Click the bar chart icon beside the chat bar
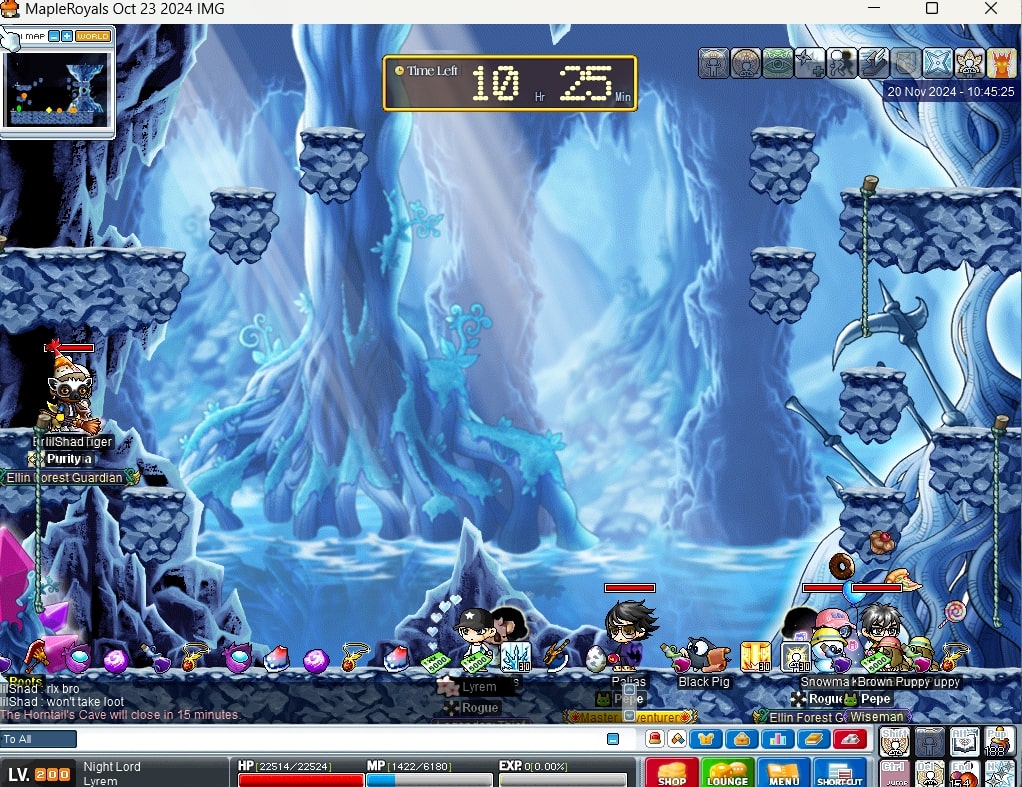This screenshot has height=787, width=1022. [776, 739]
